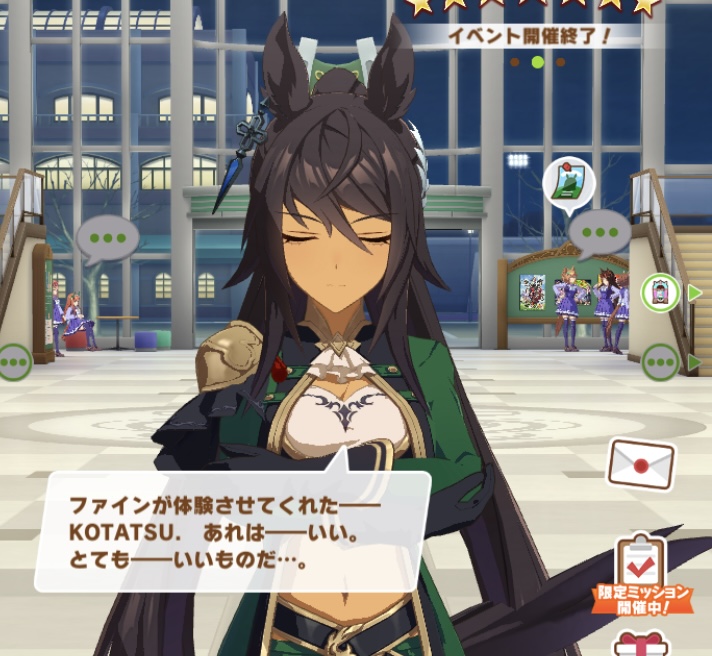Tap the ellipsis bubble above the seated girls
Viewport: 712px width, 656px height.
[x=106, y=240]
